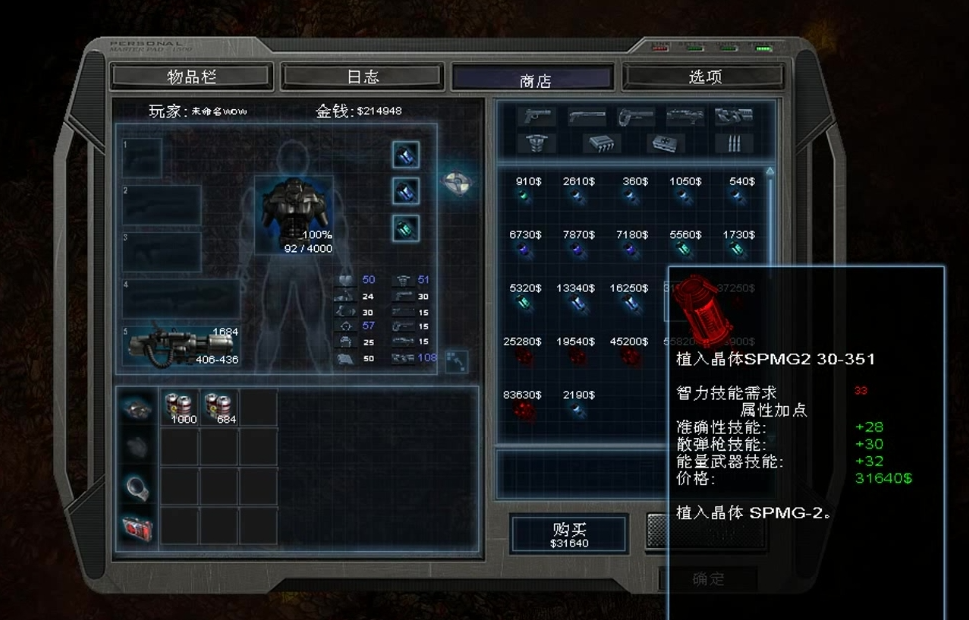Click the 确定 confirm button
Viewport: 969px width, 620px height.
(x=707, y=579)
